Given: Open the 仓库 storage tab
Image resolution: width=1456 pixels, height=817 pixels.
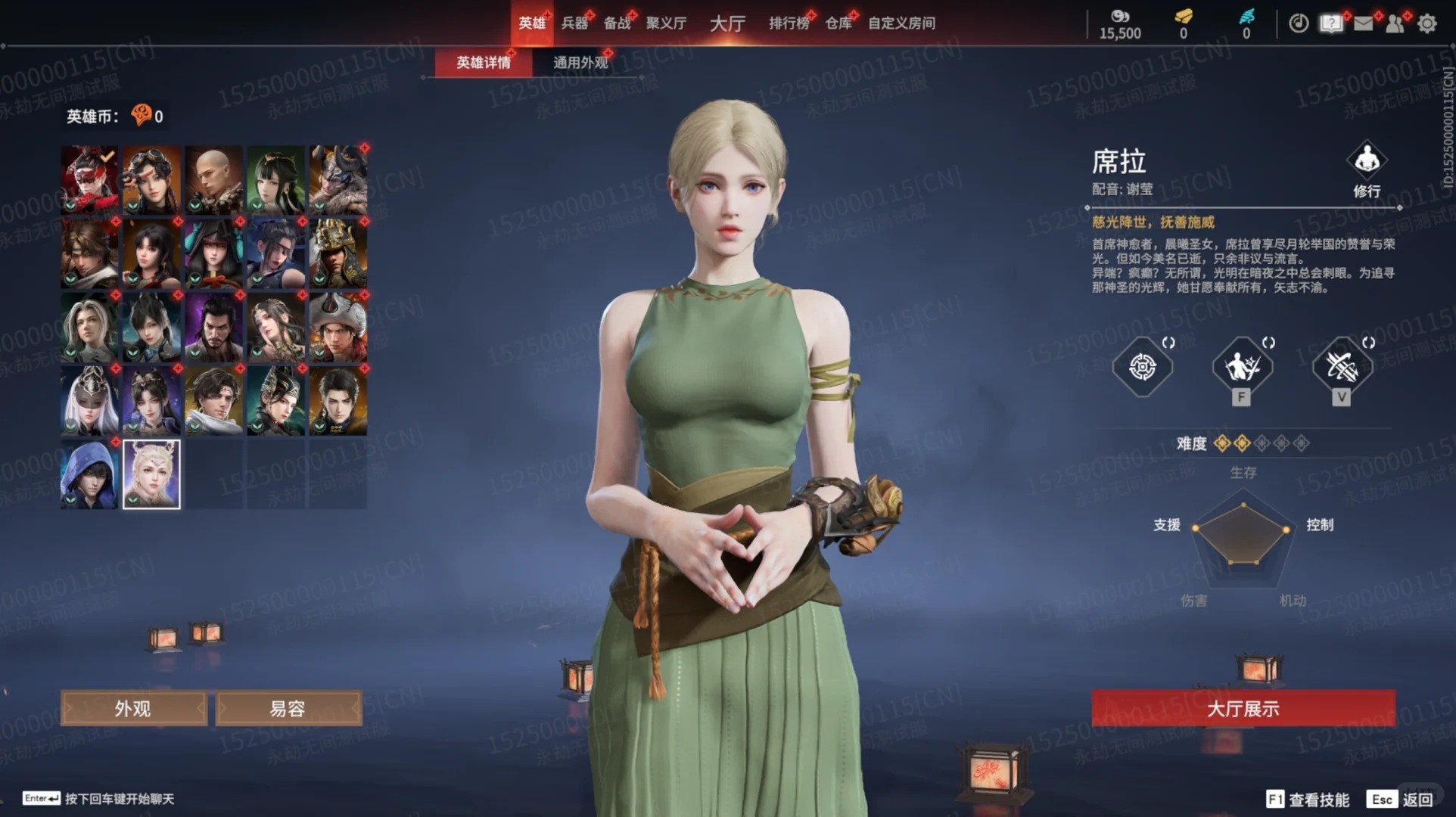Looking at the screenshot, I should pos(838,23).
